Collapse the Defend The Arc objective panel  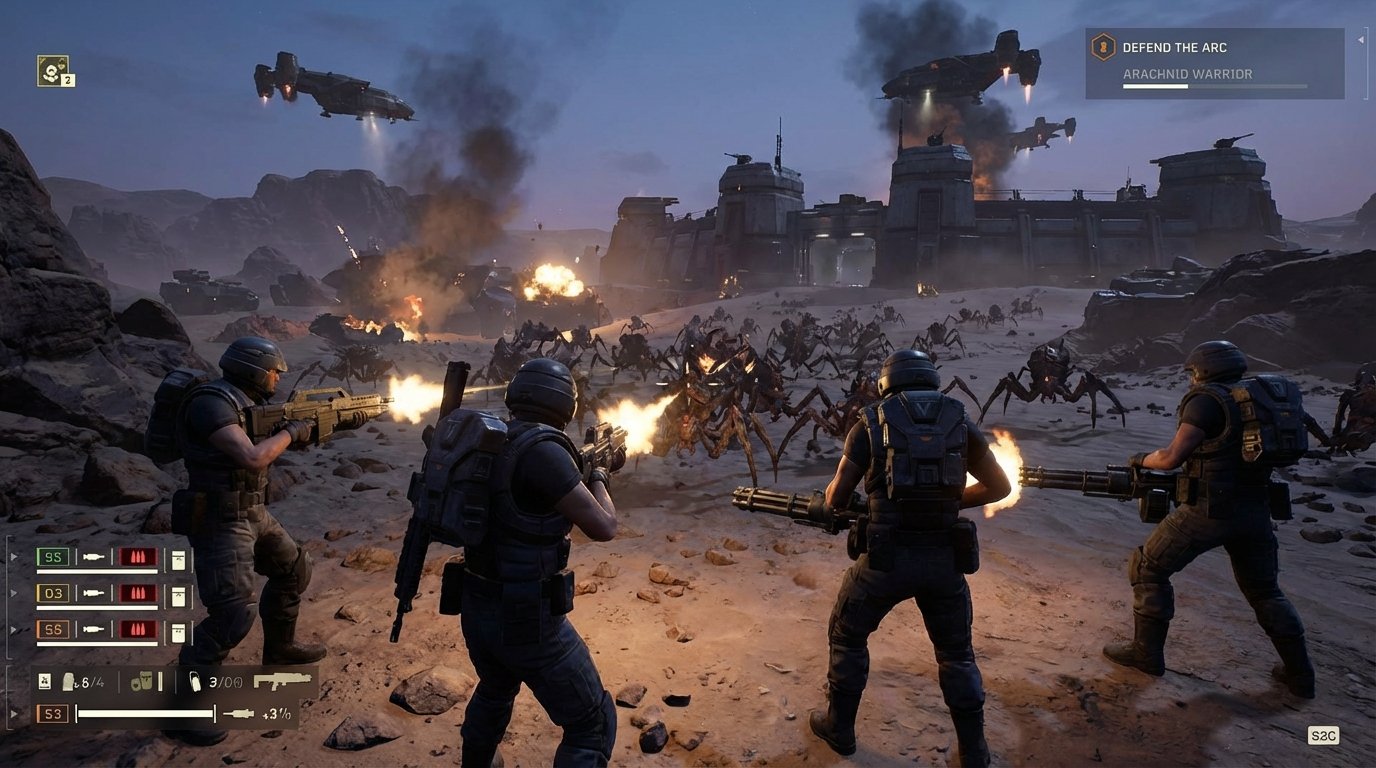pos(1361,41)
